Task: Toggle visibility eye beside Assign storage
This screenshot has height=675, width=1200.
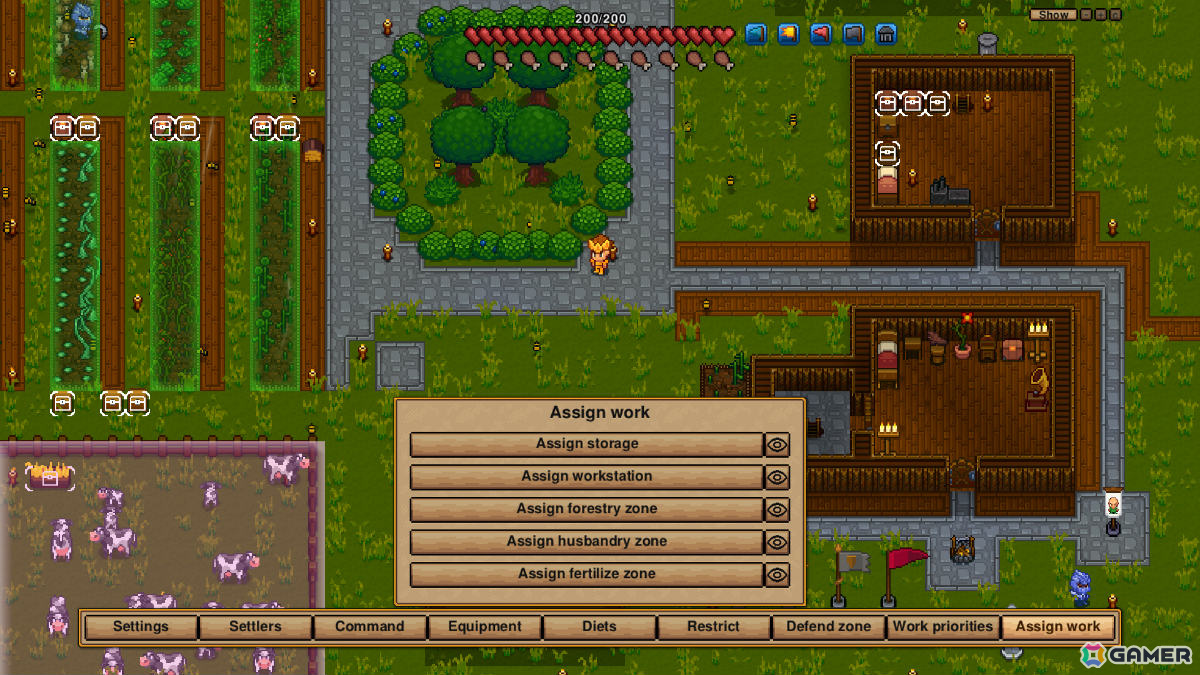Action: point(777,445)
